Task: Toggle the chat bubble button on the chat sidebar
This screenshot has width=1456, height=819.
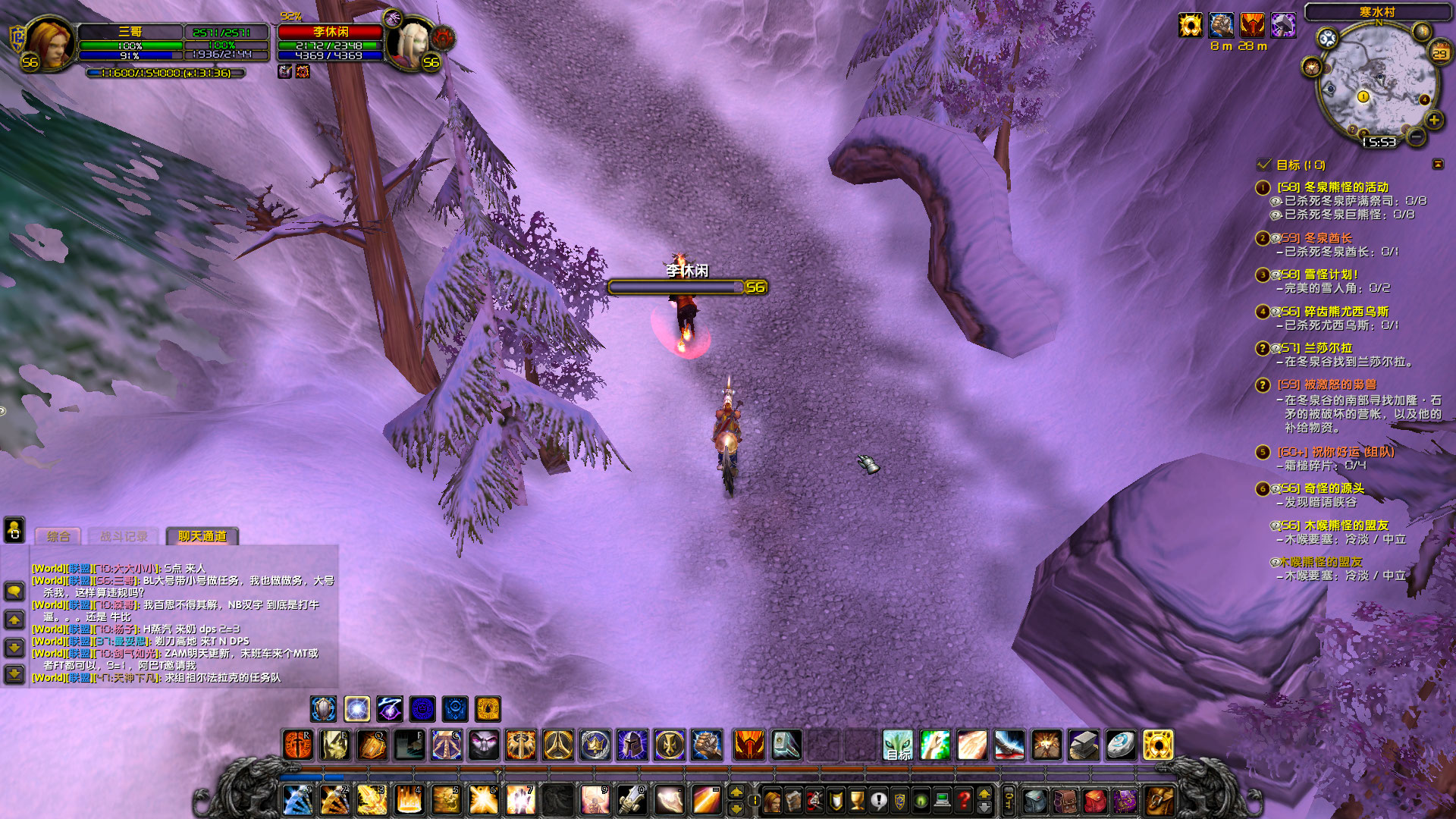Action: pyautogui.click(x=14, y=591)
